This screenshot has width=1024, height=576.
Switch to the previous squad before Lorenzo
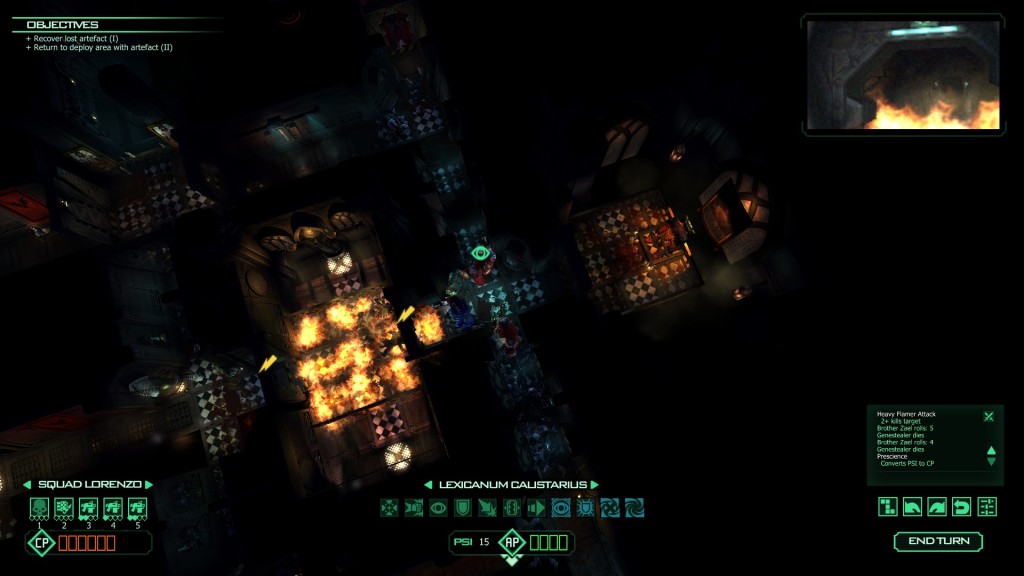(27, 484)
